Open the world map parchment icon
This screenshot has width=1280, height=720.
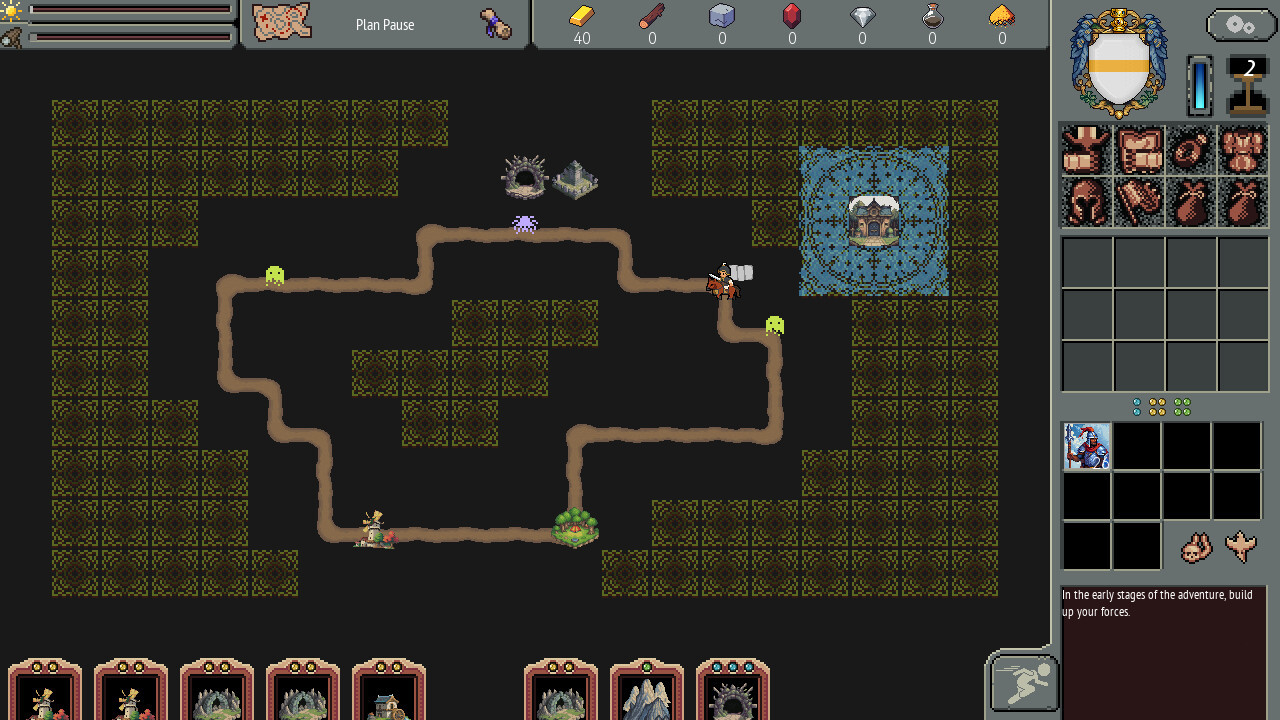pyautogui.click(x=281, y=23)
